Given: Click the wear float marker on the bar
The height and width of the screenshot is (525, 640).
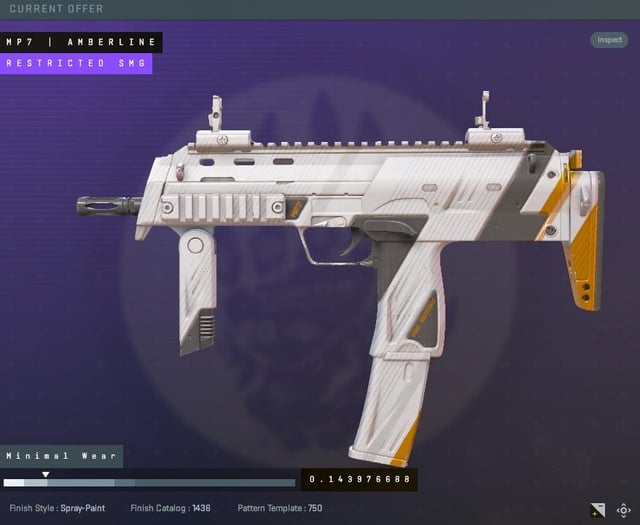Looking at the screenshot, I should pos(45,475).
